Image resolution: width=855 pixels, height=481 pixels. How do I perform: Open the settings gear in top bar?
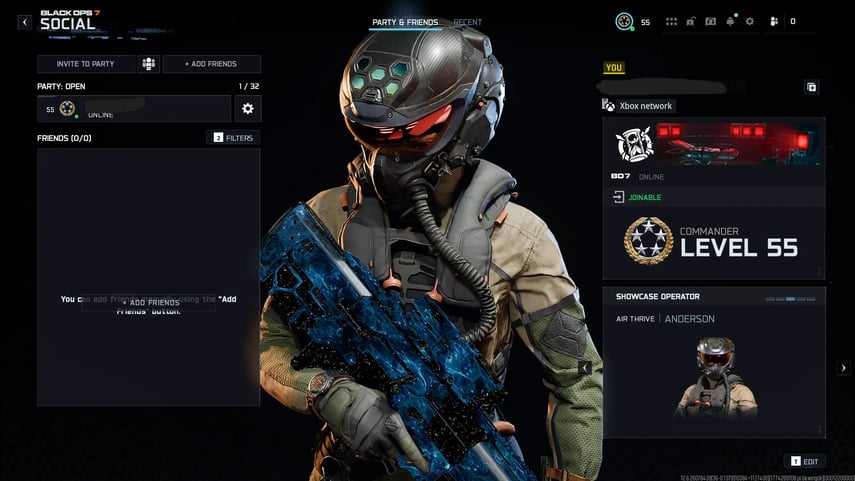(x=749, y=21)
